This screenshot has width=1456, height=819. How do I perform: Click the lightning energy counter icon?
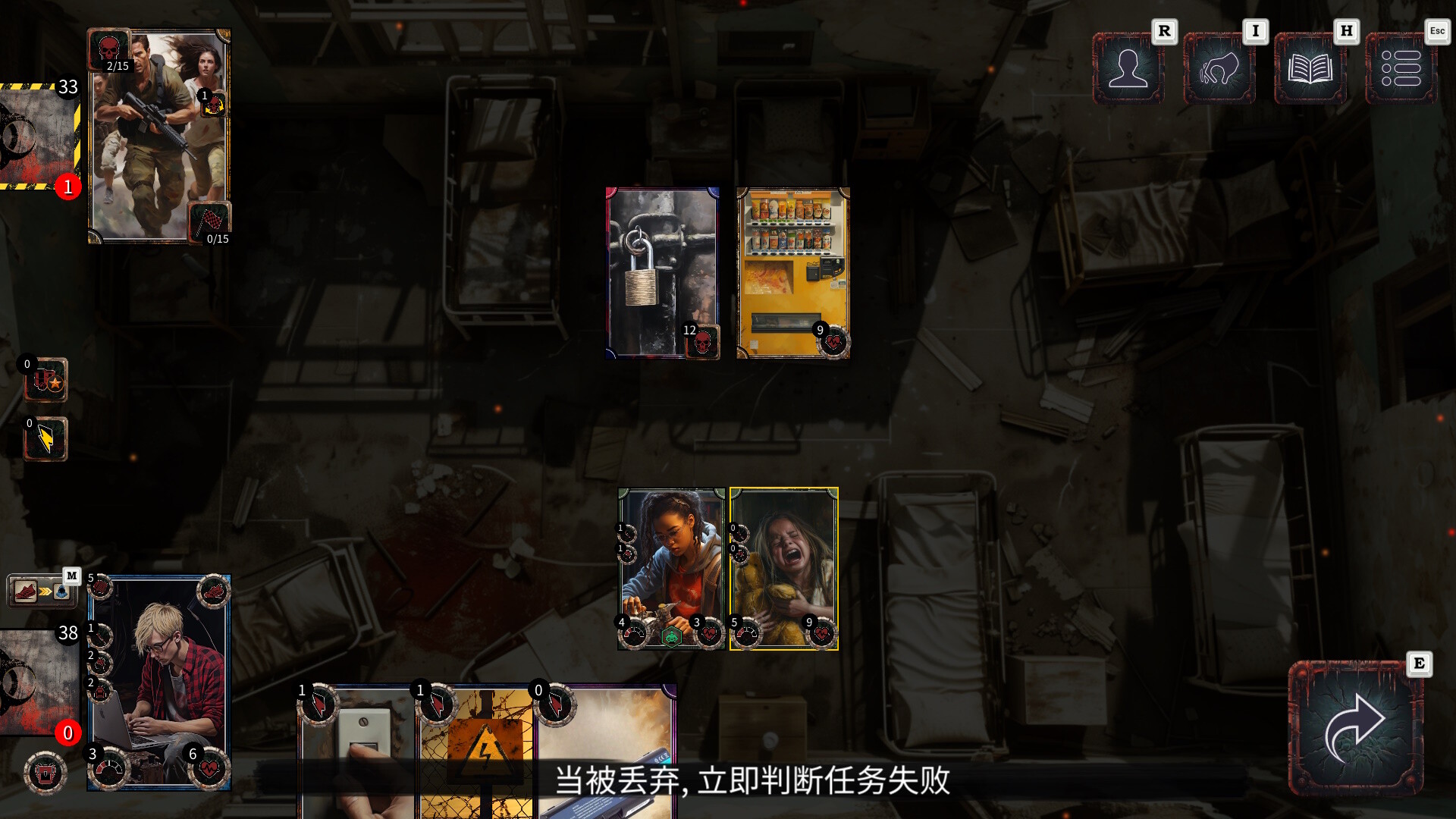click(45, 440)
